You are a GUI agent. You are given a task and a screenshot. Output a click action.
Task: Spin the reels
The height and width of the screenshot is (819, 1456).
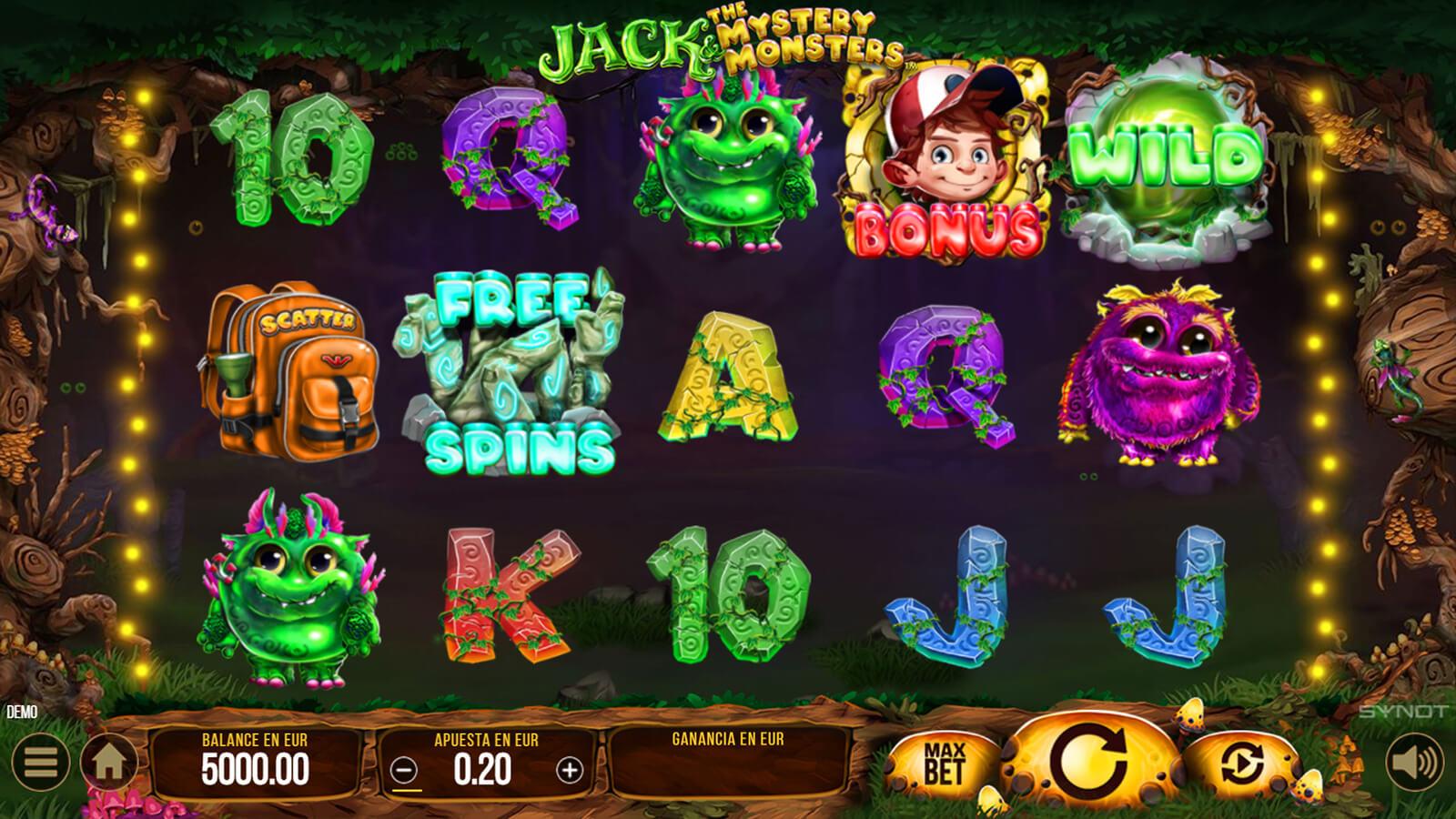[1089, 760]
